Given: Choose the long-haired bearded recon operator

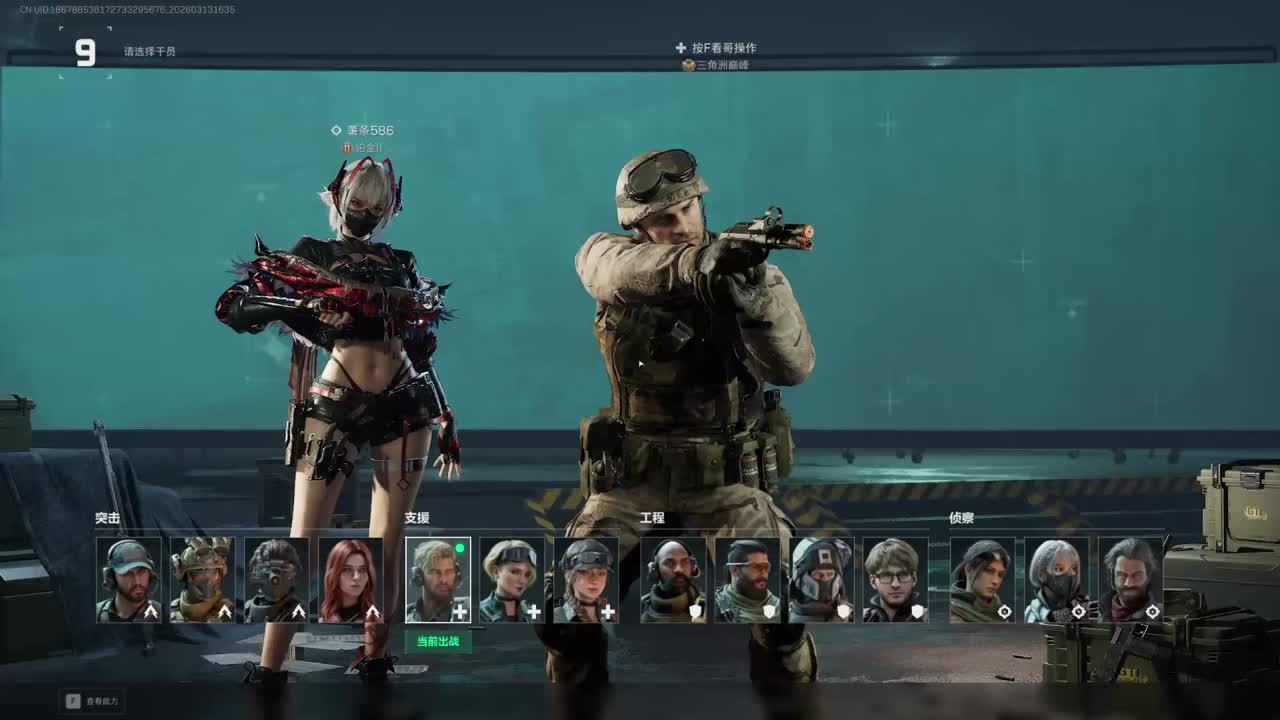Looking at the screenshot, I should (1130, 580).
